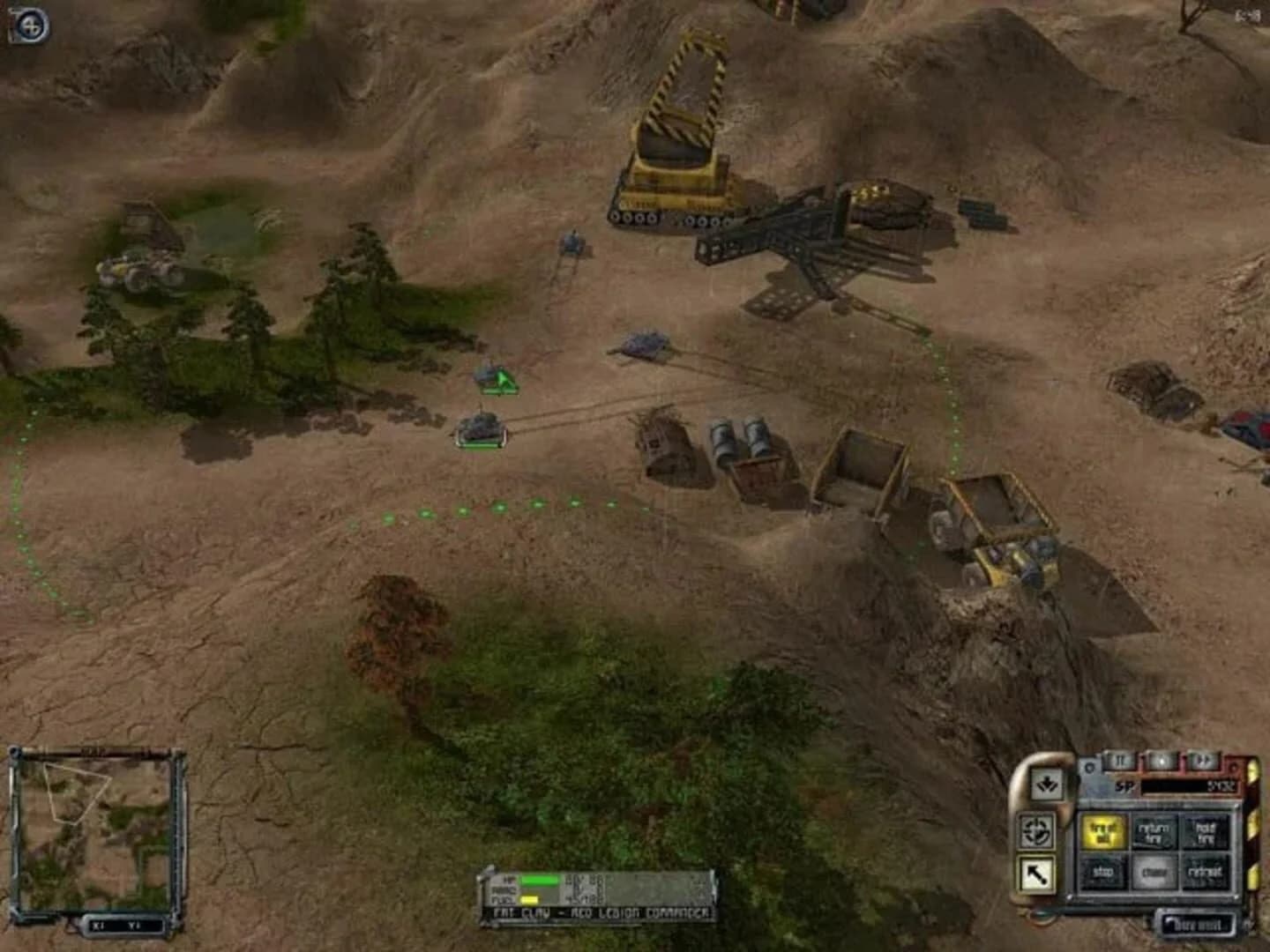
Task: Order the selected unit to Retreat
Action: (1206, 871)
